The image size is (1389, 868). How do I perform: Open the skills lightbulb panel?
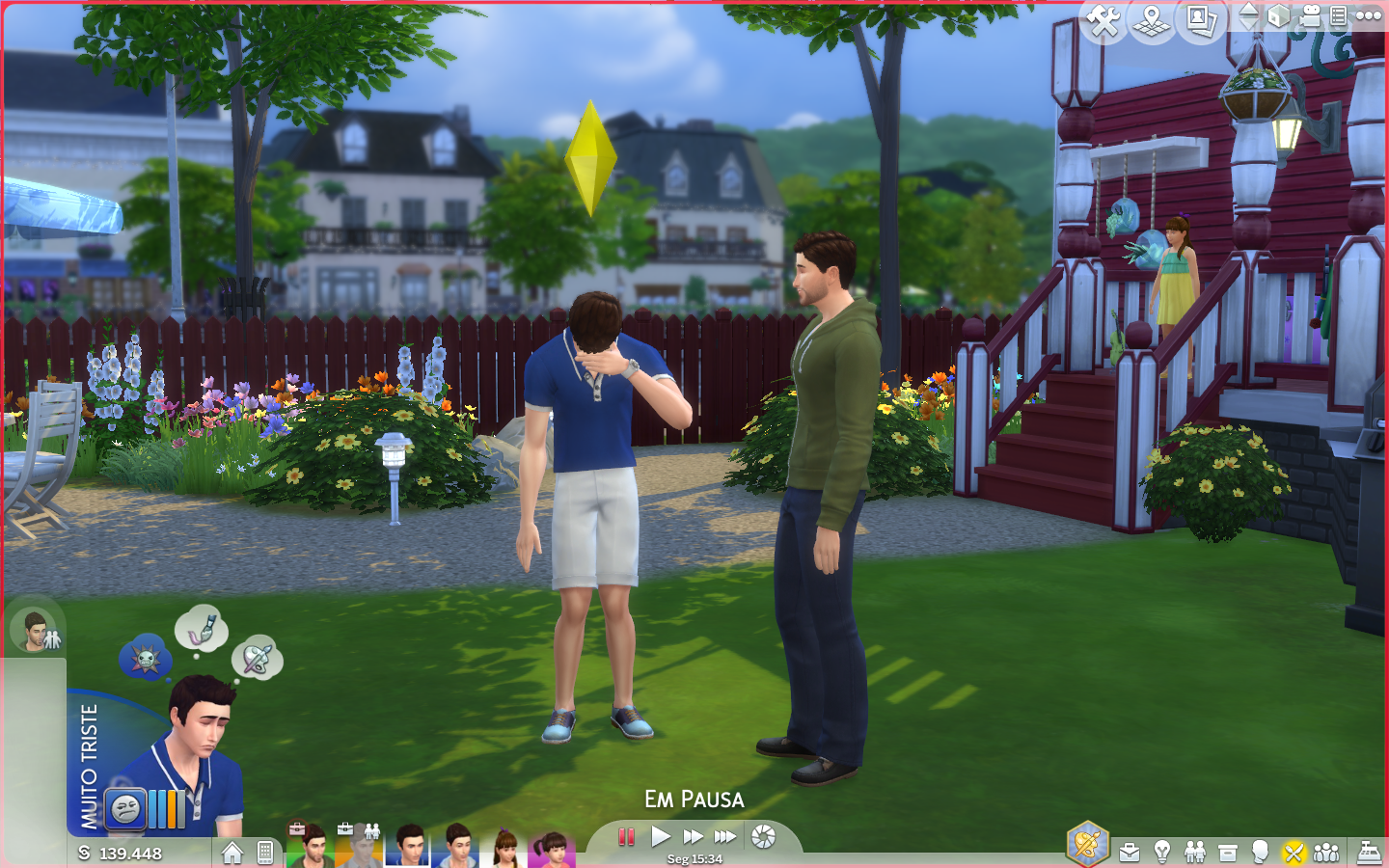tap(1162, 852)
